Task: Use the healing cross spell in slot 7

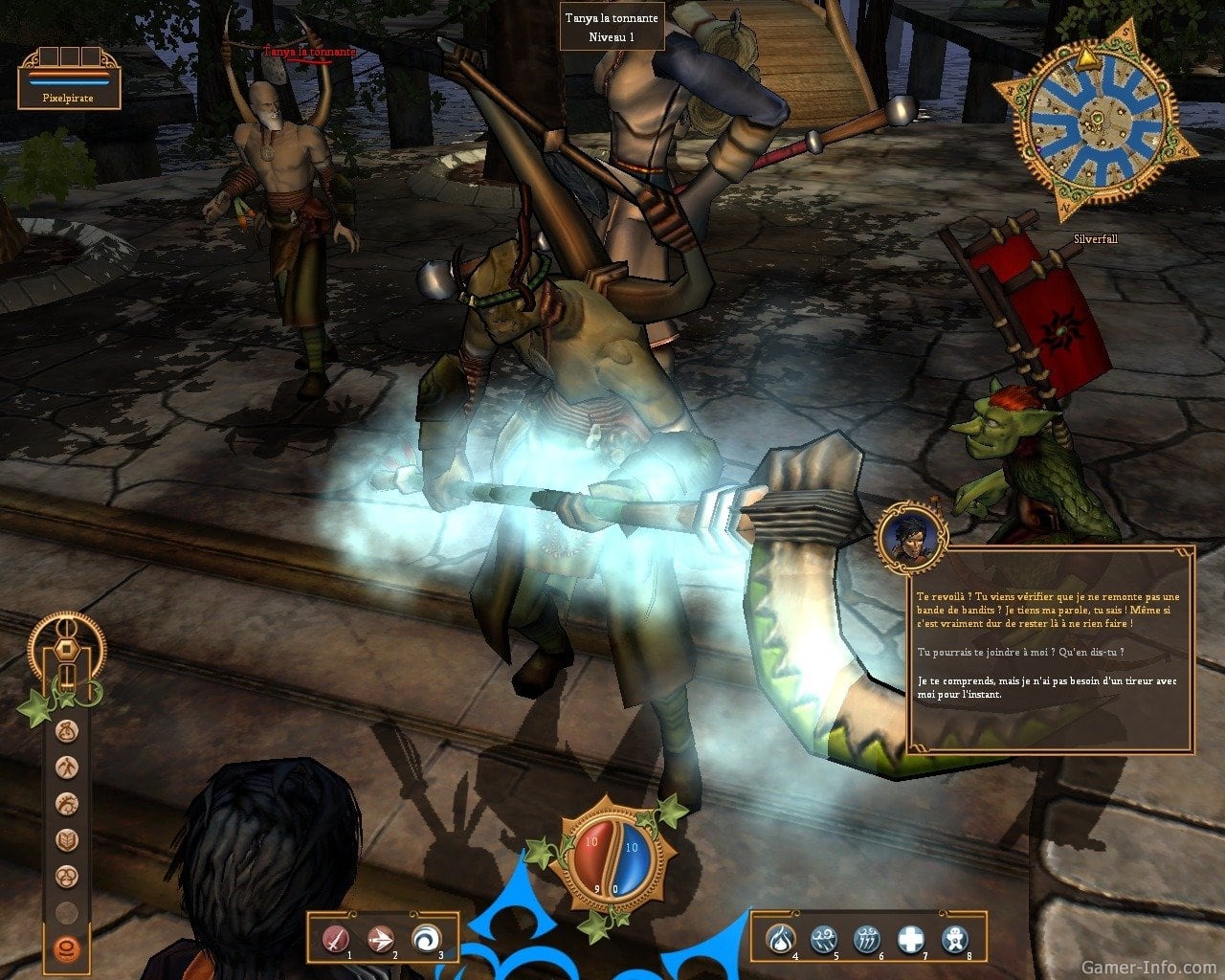Action: [910, 939]
